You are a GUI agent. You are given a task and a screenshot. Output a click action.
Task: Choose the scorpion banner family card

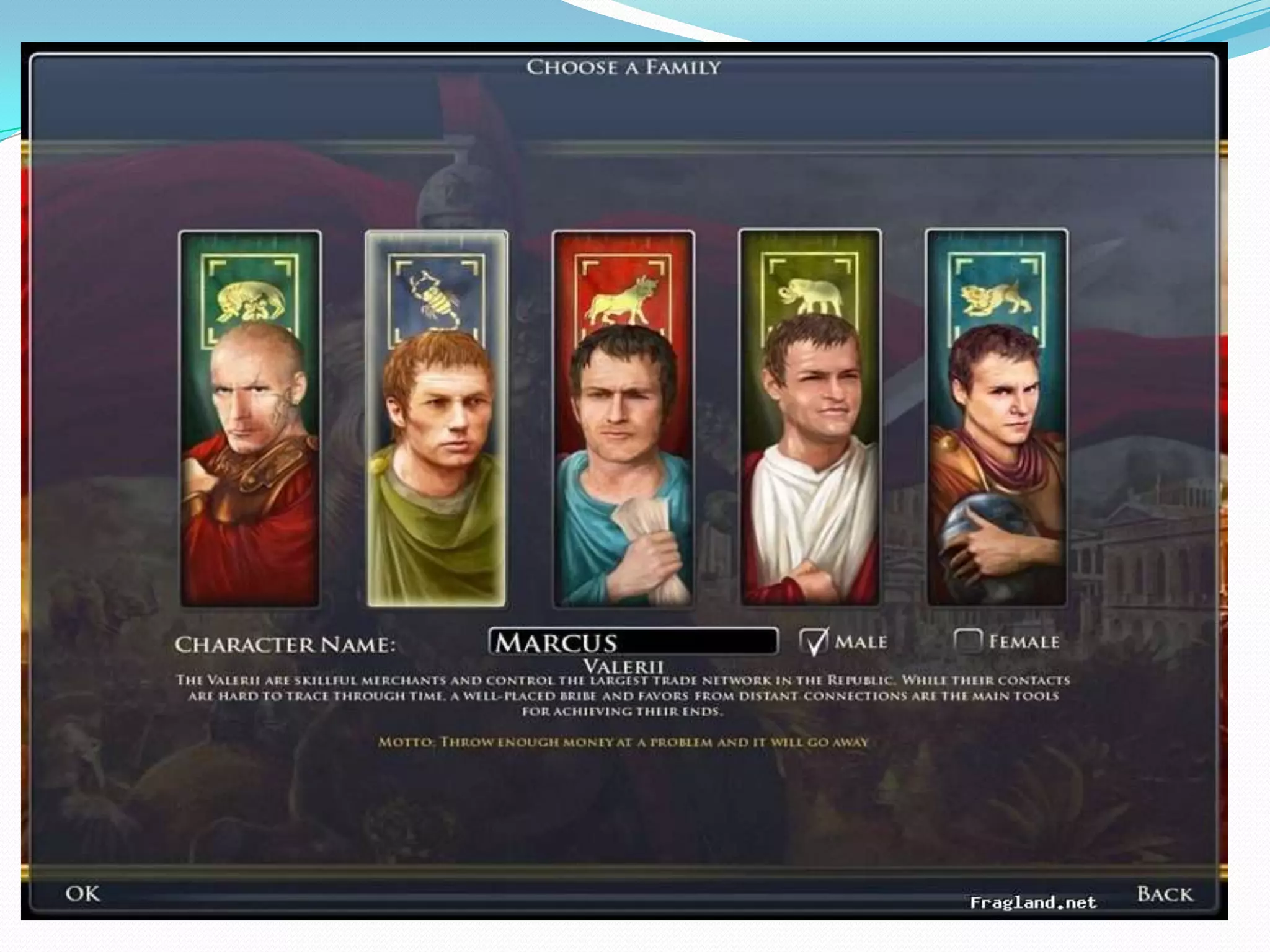click(437, 418)
